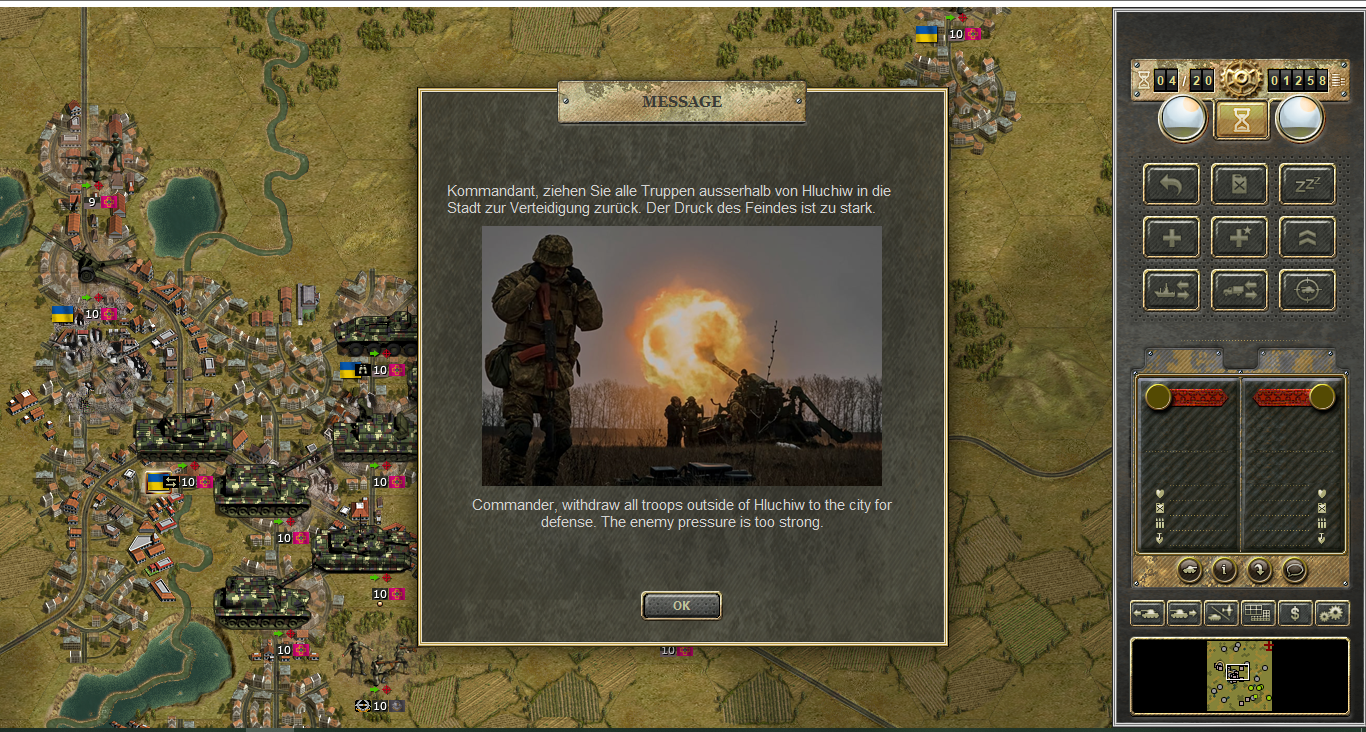The image size is (1366, 732).
Task: Undo the last move with the arrow button
Action: tap(1171, 184)
